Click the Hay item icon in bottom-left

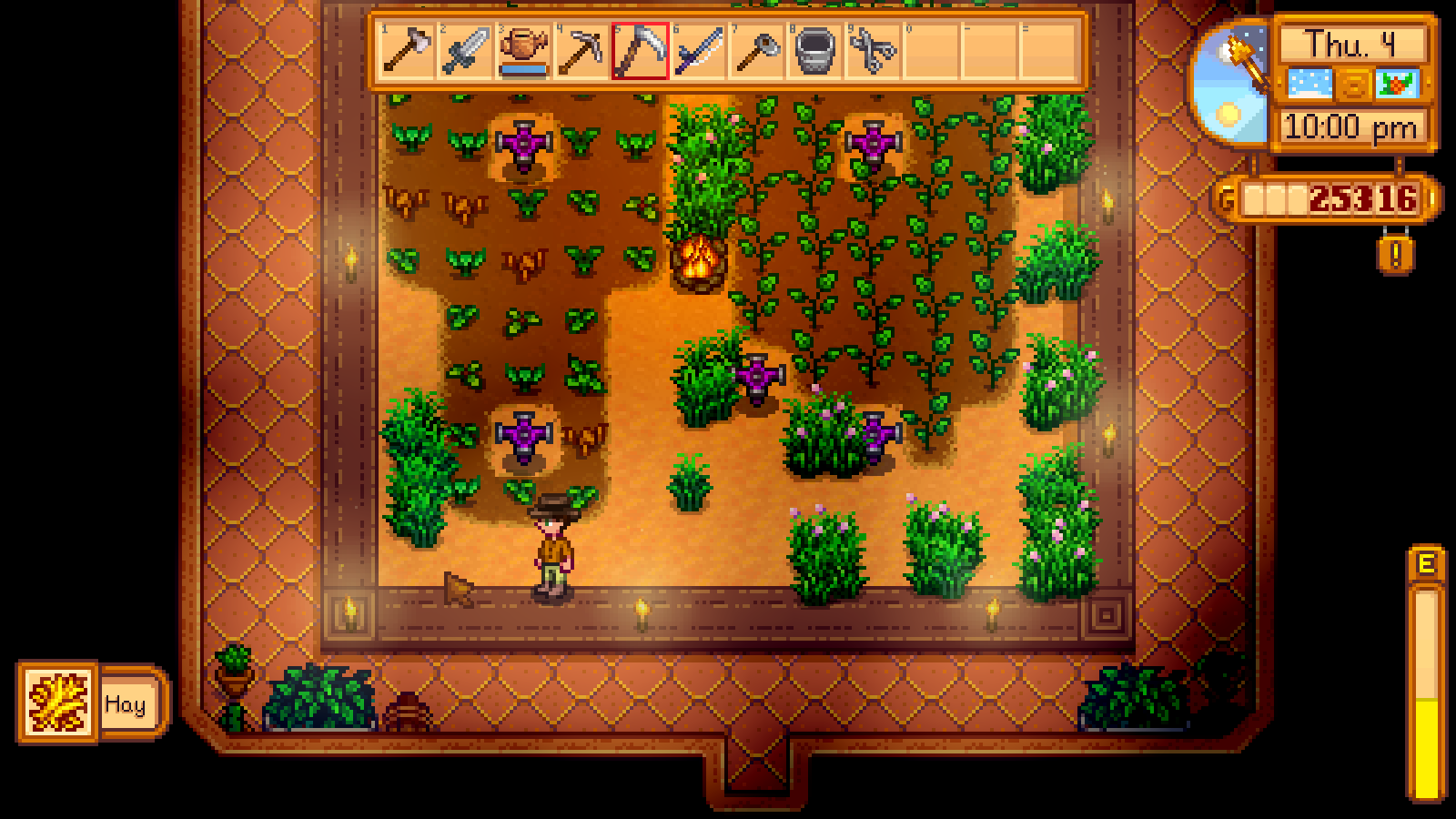pyautogui.click(x=56, y=702)
